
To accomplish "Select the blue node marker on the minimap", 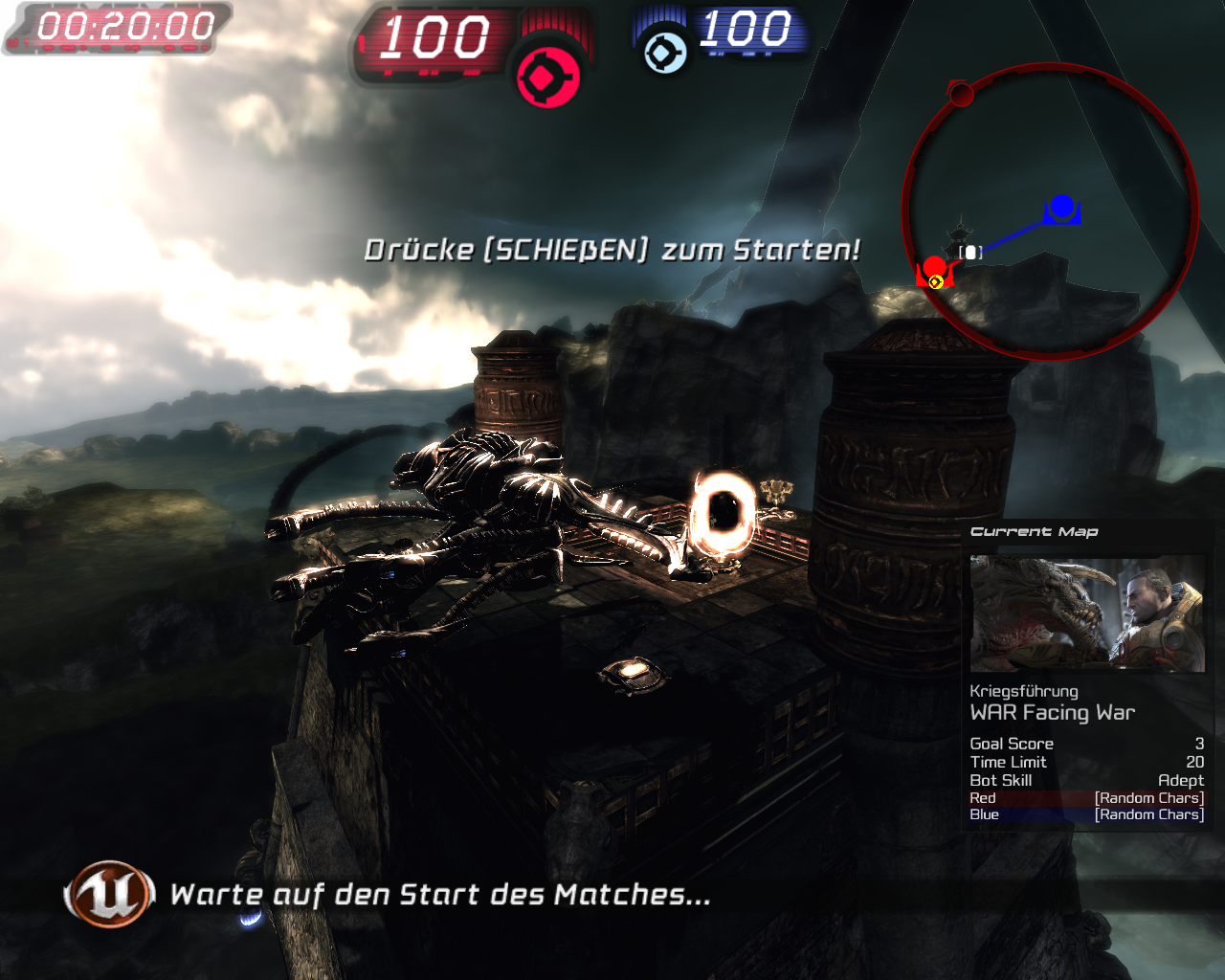I will point(1062,205).
